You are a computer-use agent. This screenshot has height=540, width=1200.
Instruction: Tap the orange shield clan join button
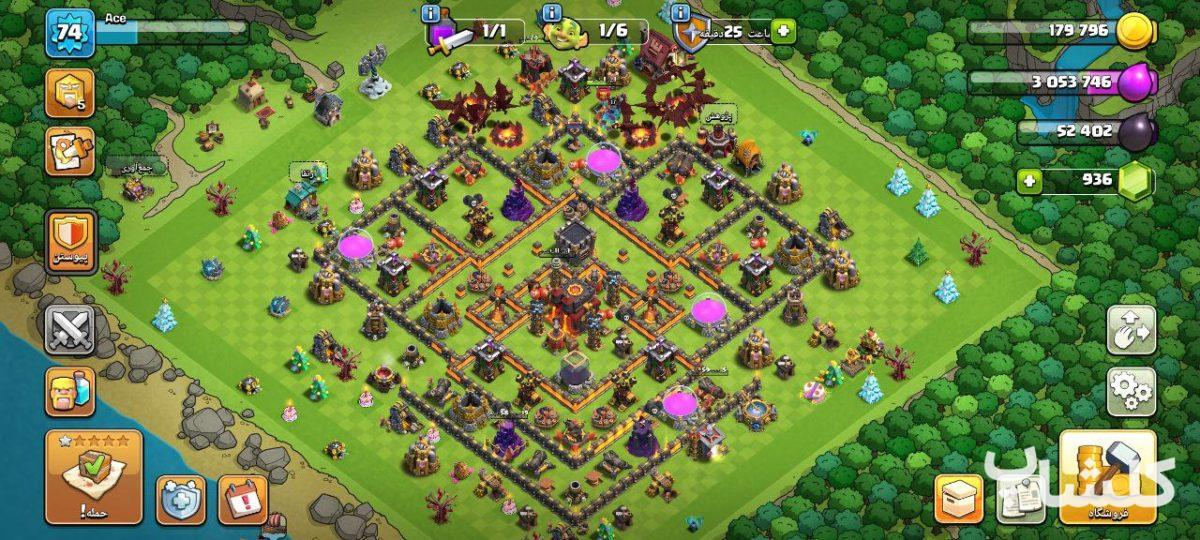click(x=70, y=241)
